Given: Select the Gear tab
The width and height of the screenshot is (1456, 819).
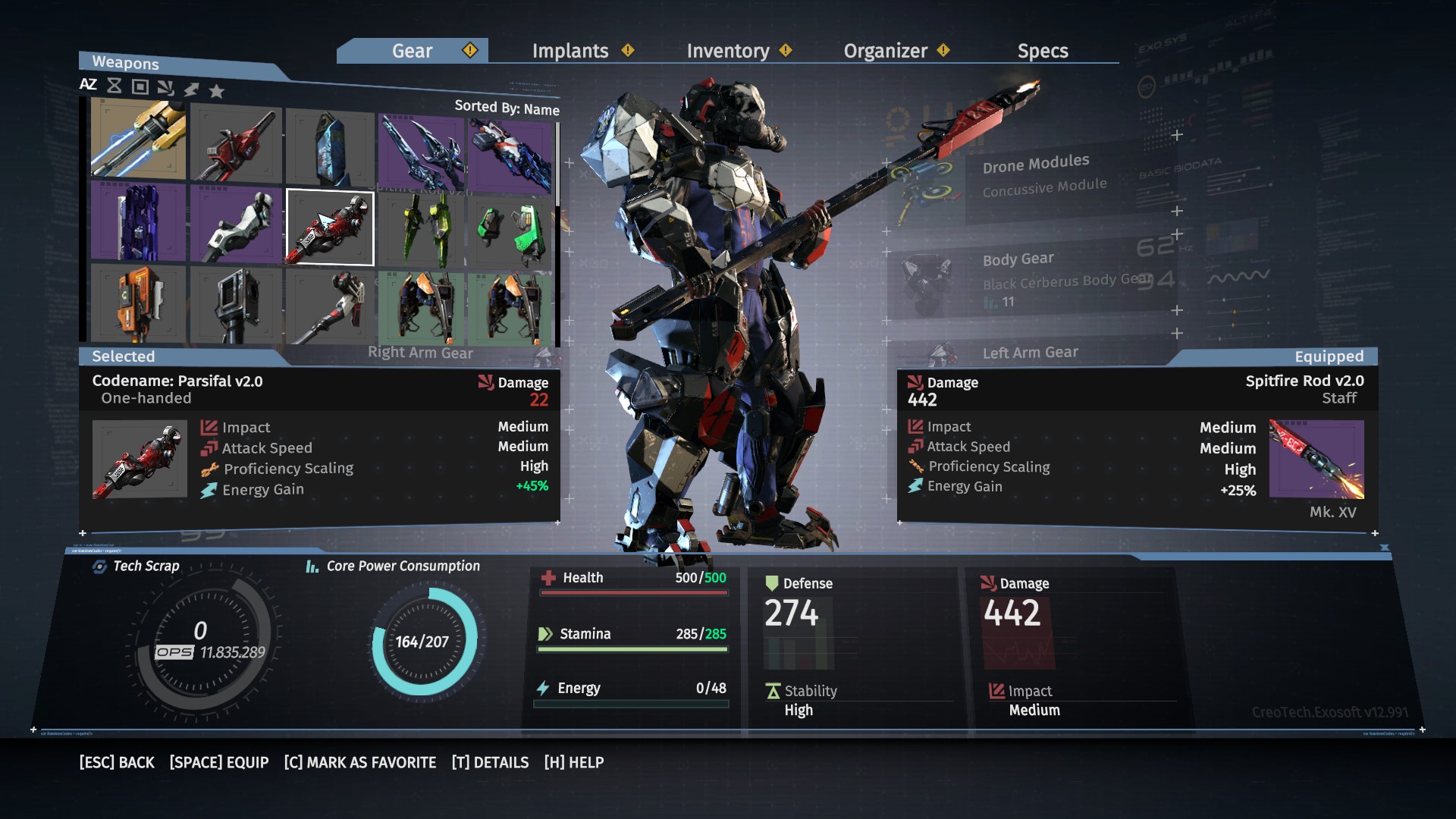Looking at the screenshot, I should pyautogui.click(x=412, y=51).
